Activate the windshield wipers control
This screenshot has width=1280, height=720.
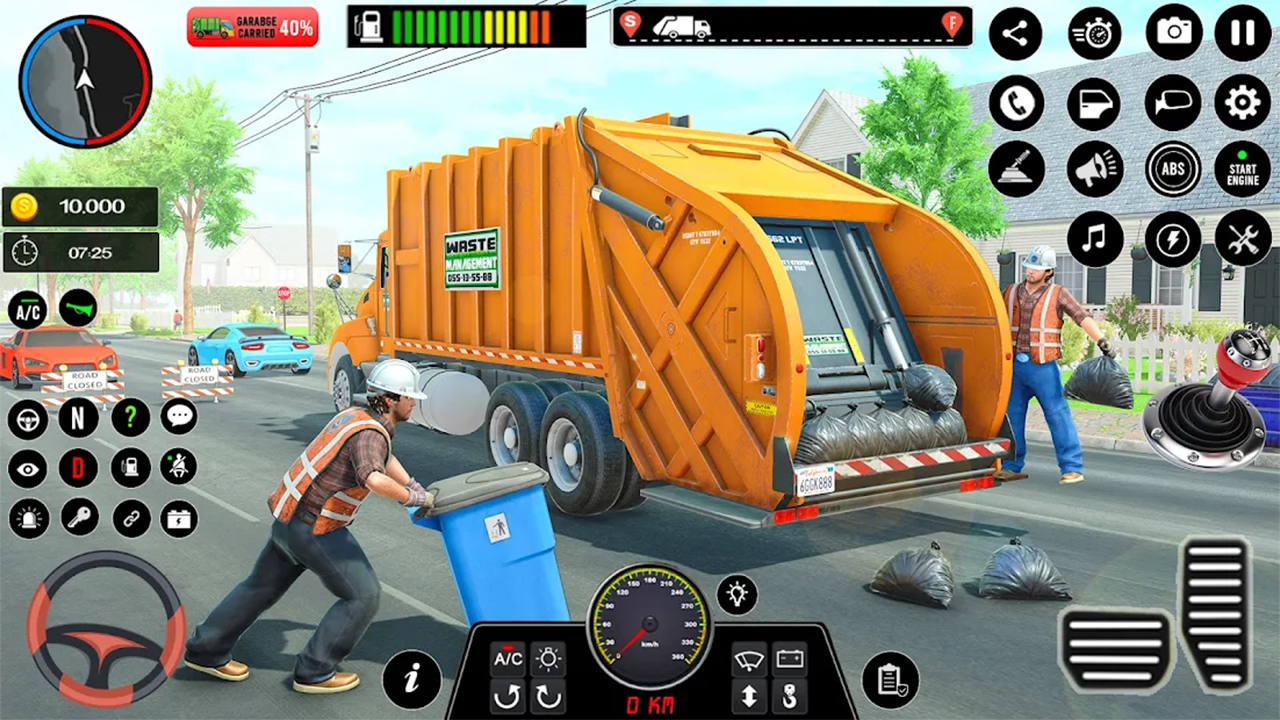tap(748, 658)
